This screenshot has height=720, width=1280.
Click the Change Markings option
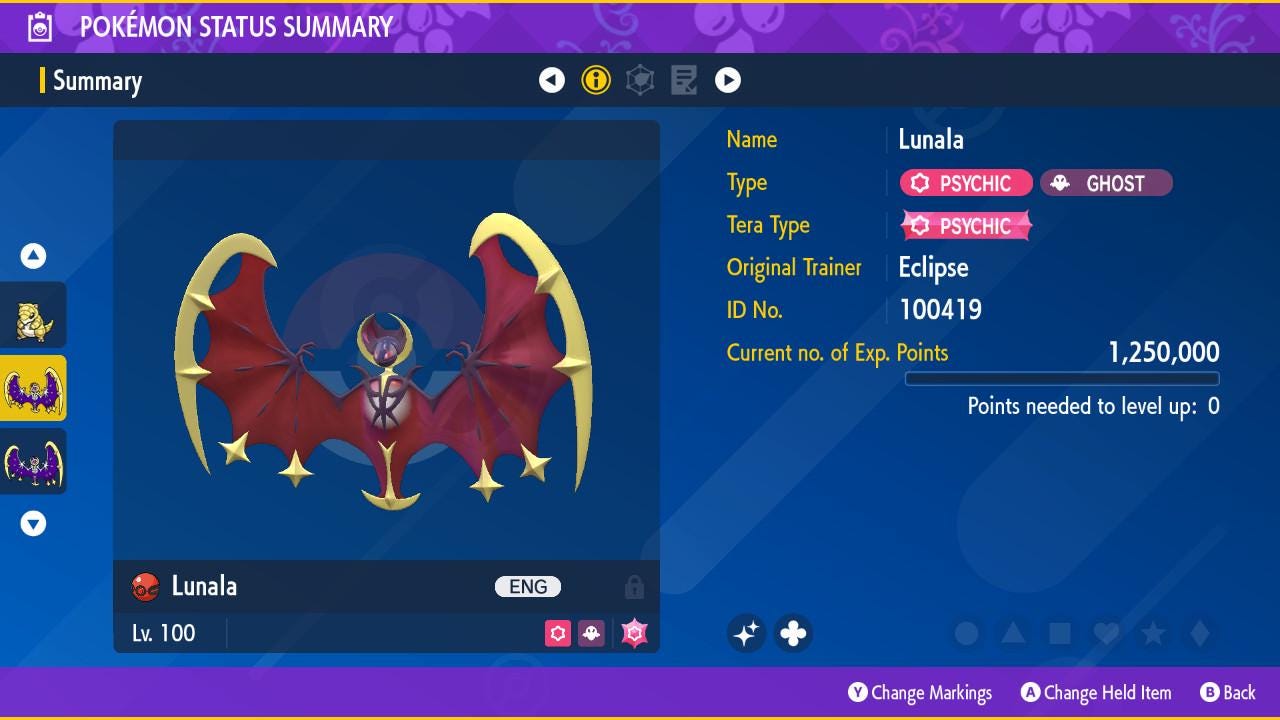pyautogui.click(x=920, y=692)
